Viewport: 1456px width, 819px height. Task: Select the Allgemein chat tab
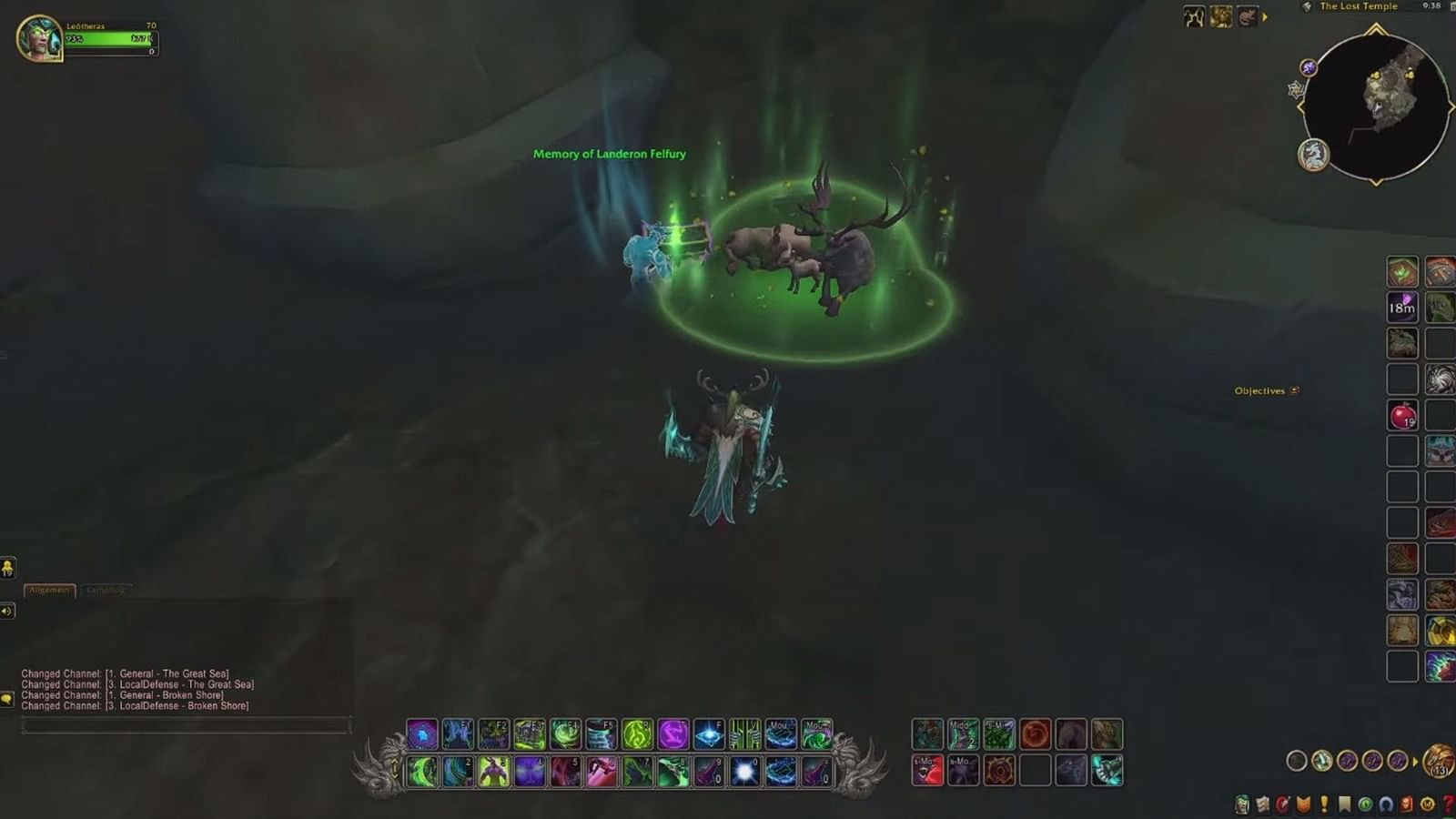pyautogui.click(x=49, y=590)
